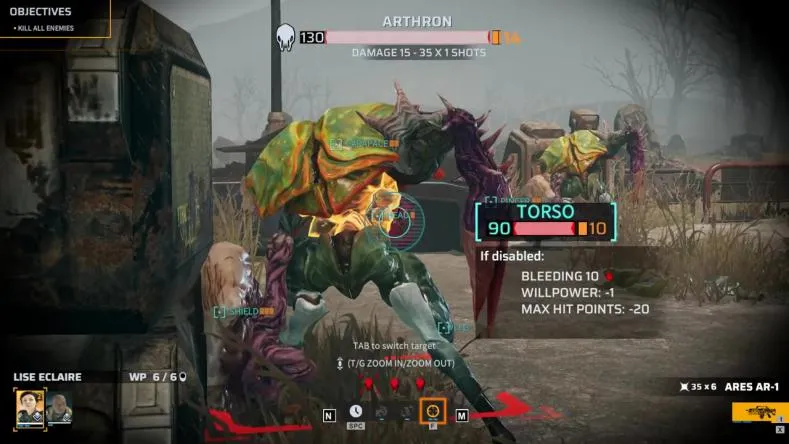789x444 pixels.
Task: Target the Shield body part label
Action: (x=244, y=311)
